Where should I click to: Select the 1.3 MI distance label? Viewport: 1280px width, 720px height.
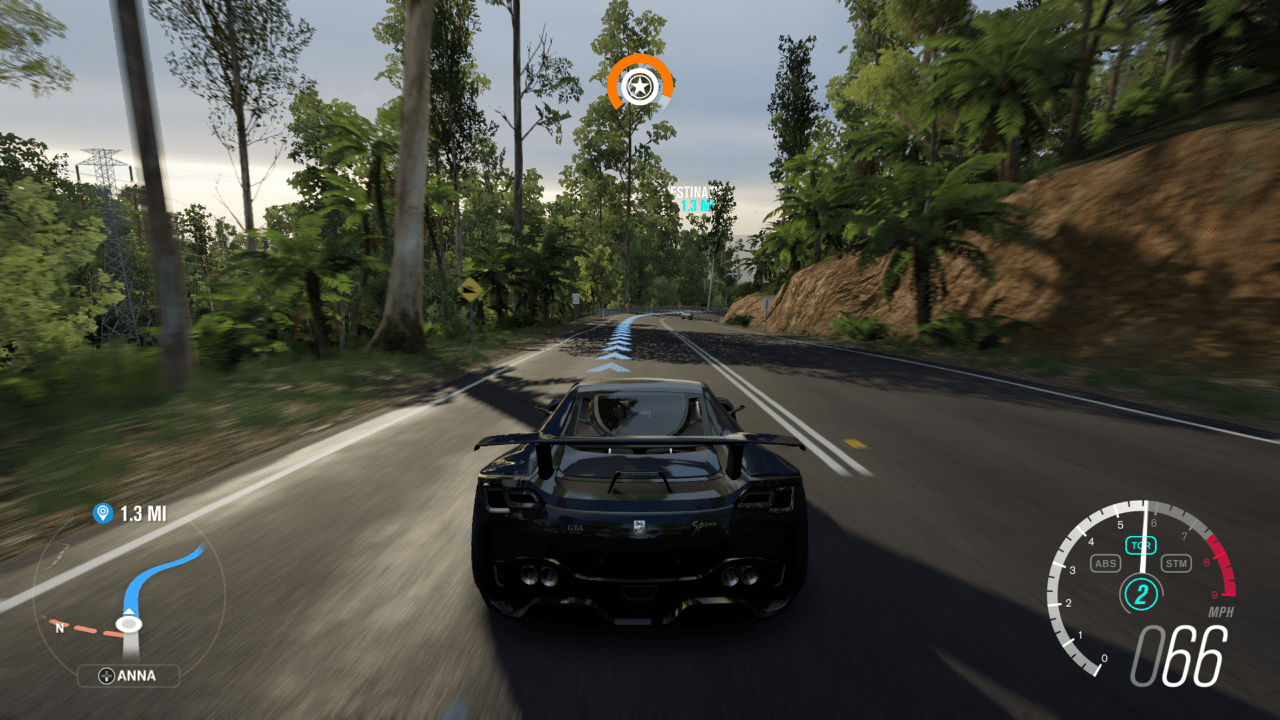tap(146, 515)
